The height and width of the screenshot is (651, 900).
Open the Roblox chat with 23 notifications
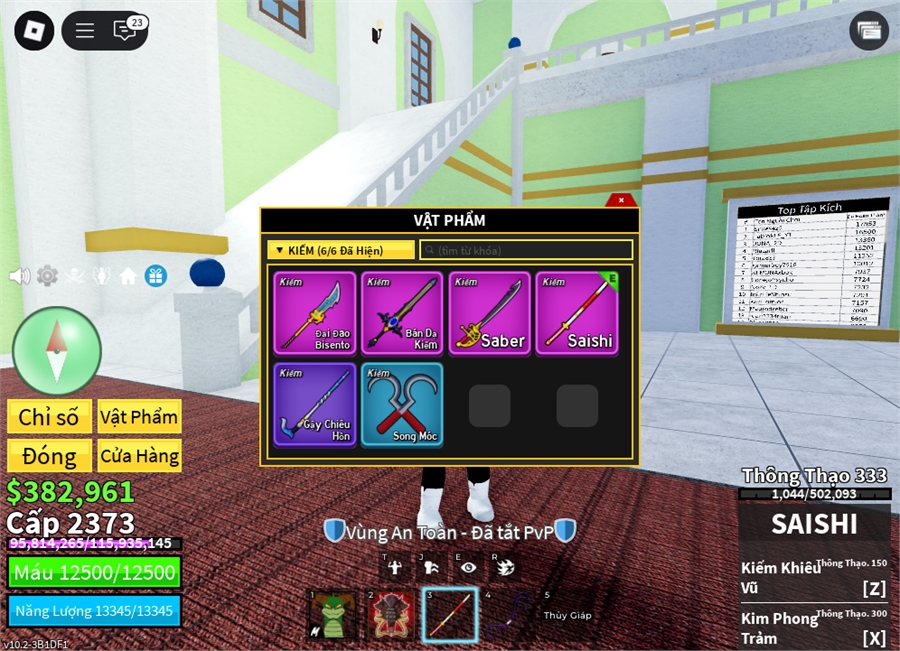coord(127,30)
